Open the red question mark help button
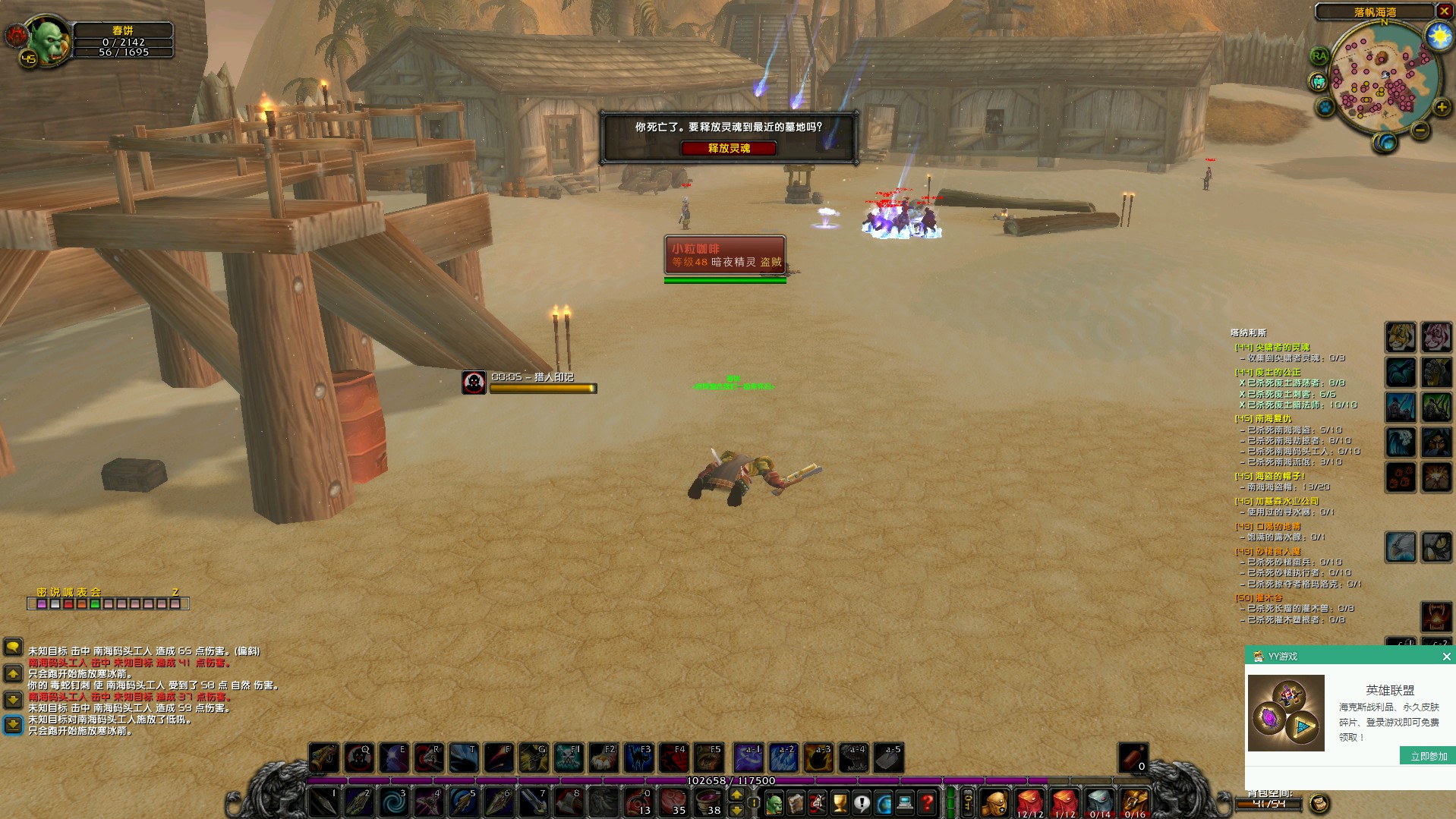This screenshot has height=819, width=1456. pos(927,802)
